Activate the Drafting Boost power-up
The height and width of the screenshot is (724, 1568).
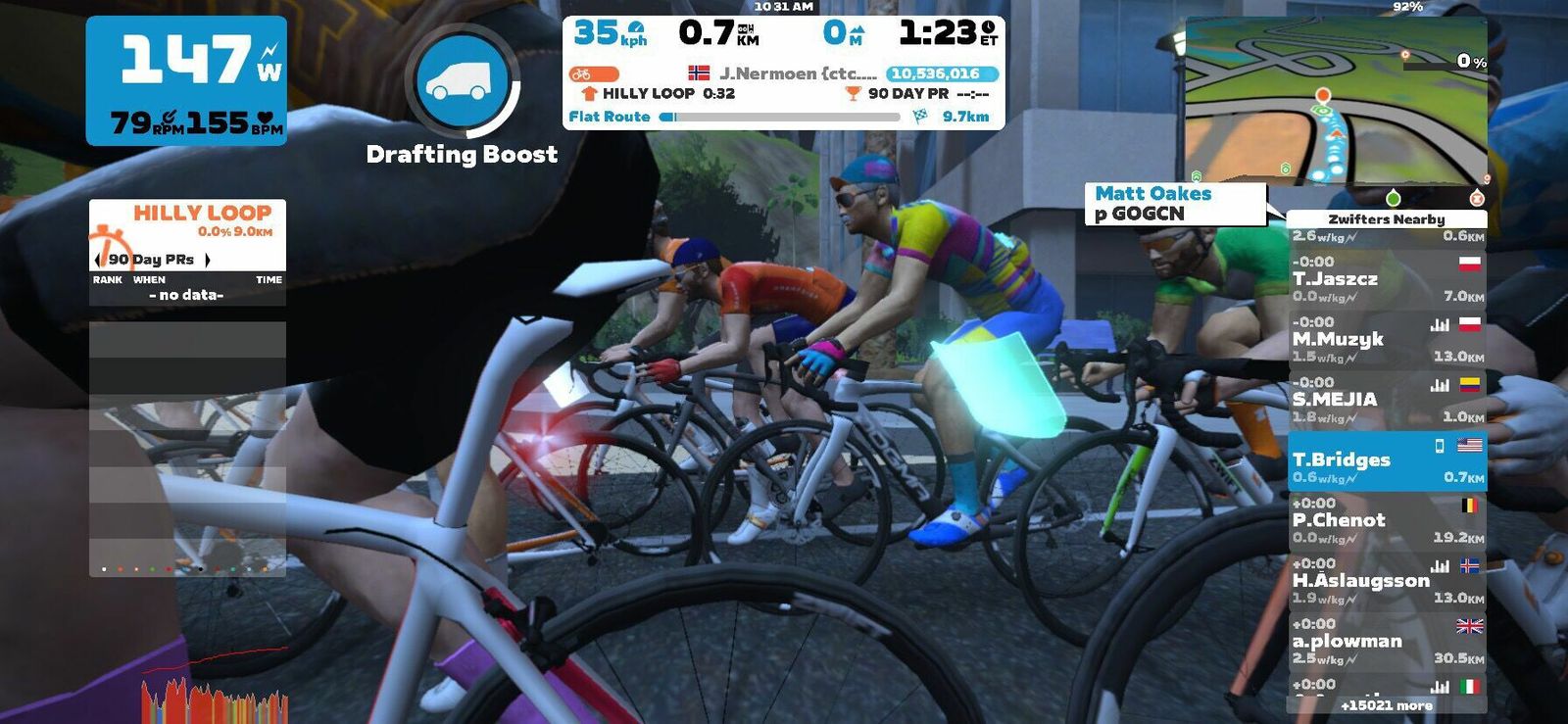[x=462, y=80]
